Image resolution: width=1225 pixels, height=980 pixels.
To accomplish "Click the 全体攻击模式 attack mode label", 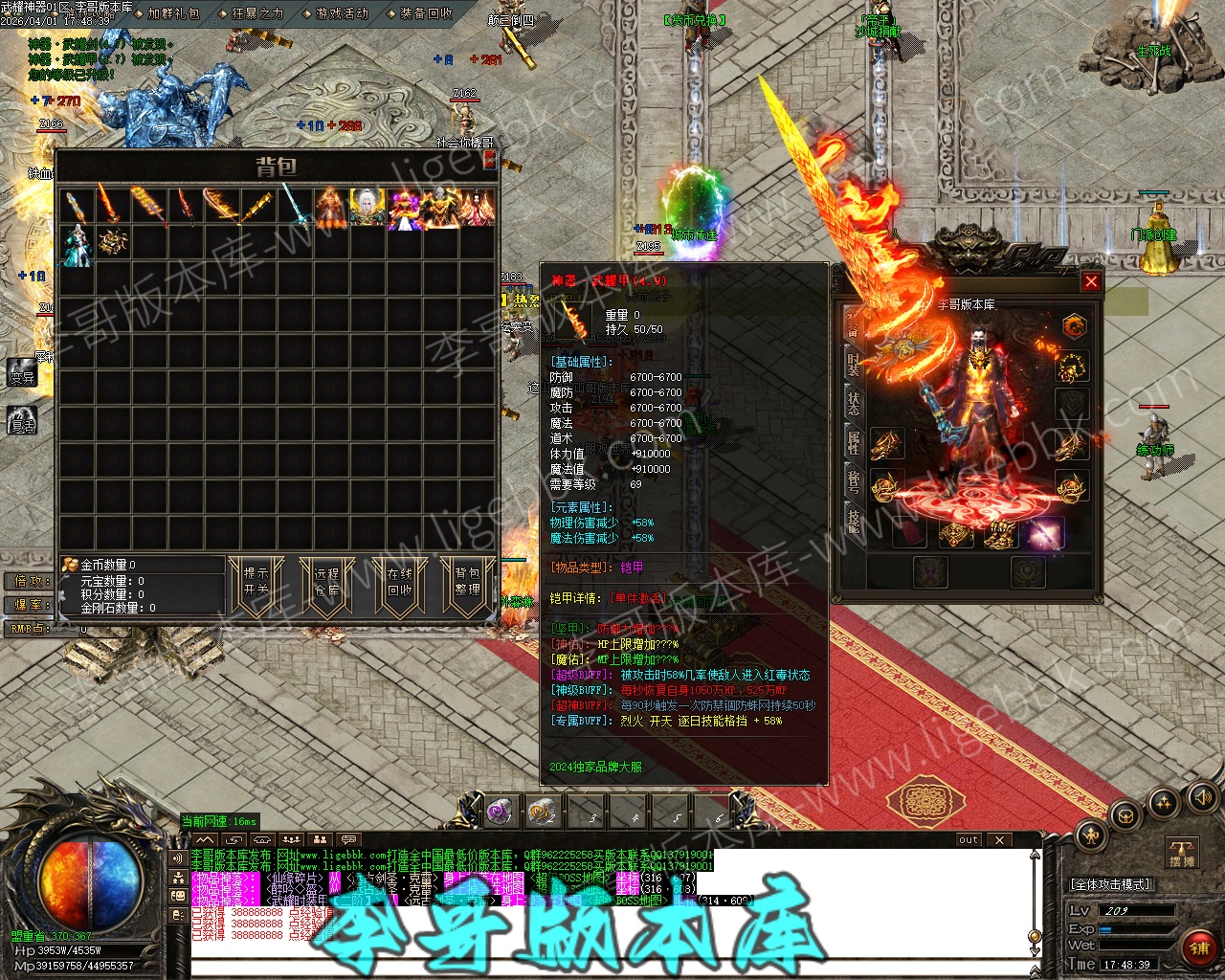I will pyautogui.click(x=1110, y=884).
